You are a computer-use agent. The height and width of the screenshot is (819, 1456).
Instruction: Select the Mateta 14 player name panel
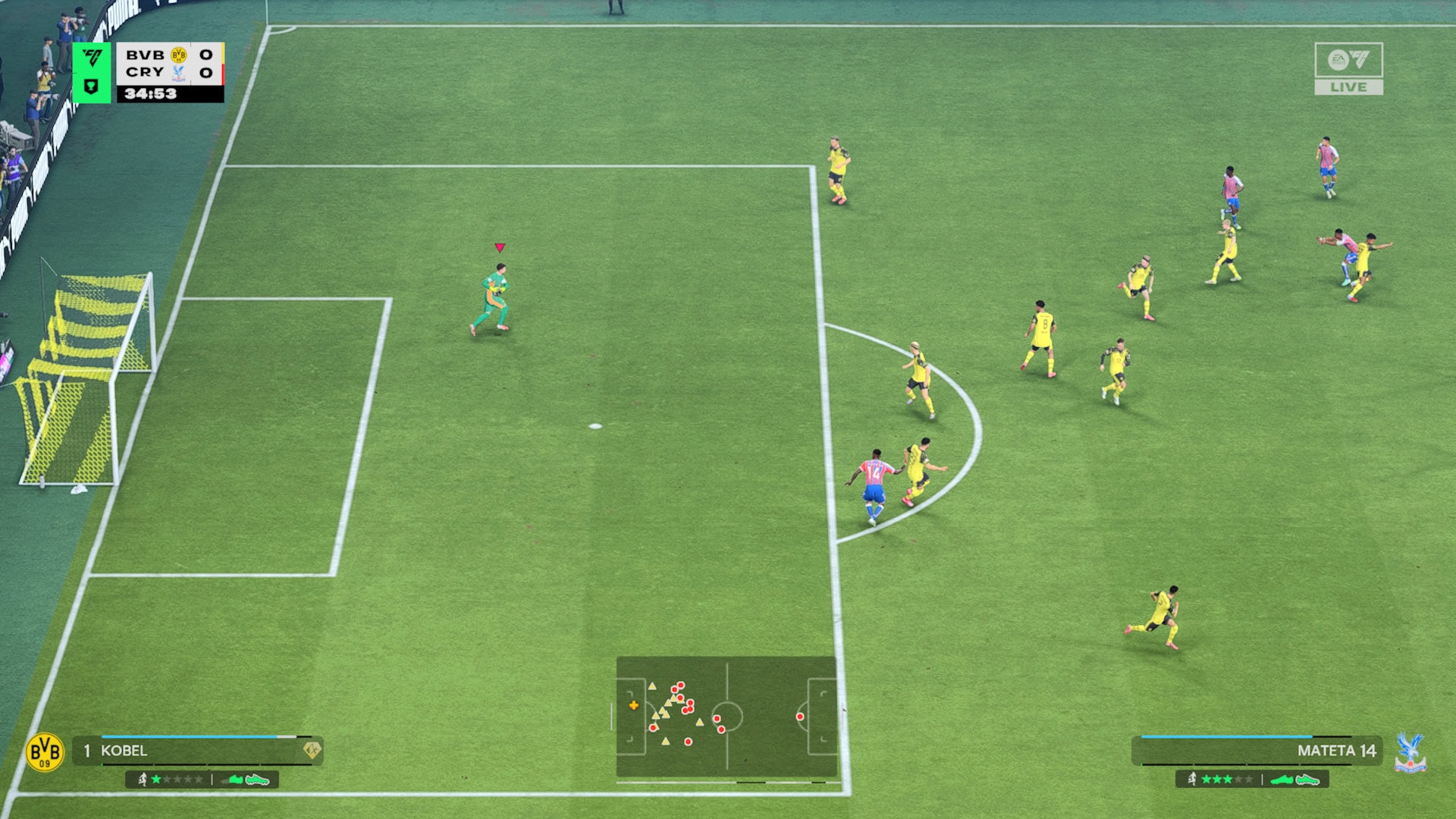(x=1256, y=751)
